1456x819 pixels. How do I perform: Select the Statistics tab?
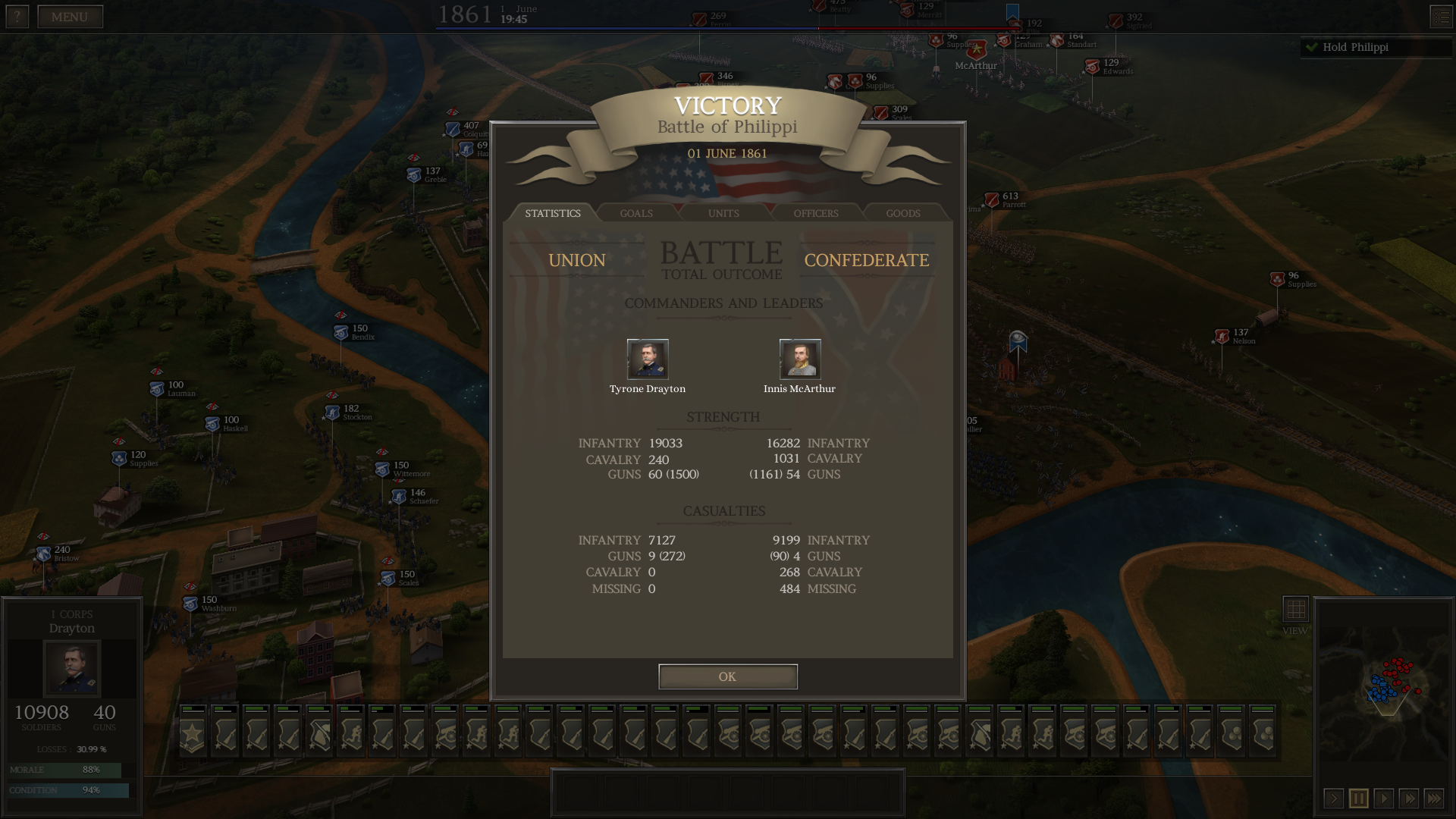[552, 213]
